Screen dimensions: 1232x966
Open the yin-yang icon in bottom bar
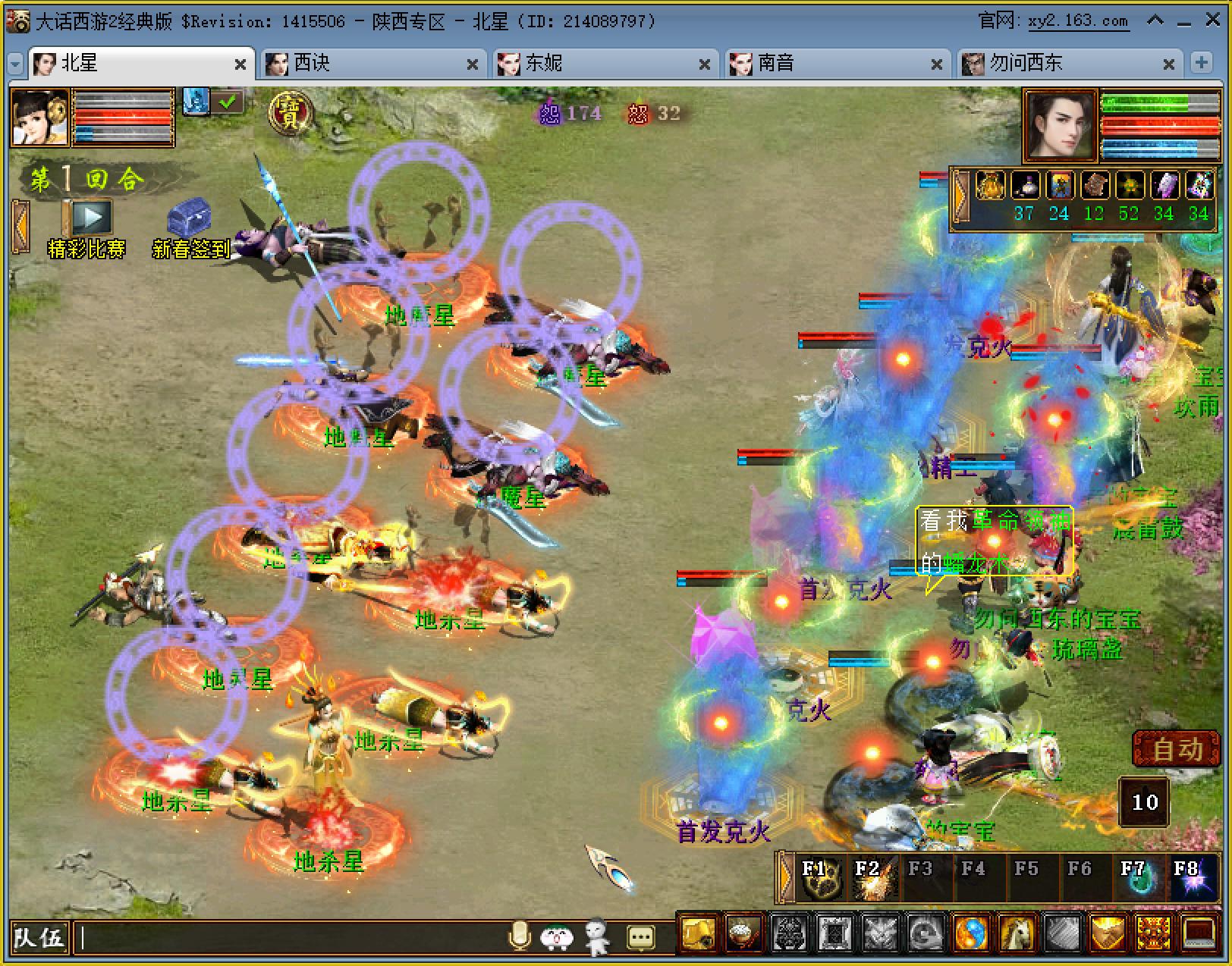(971, 933)
